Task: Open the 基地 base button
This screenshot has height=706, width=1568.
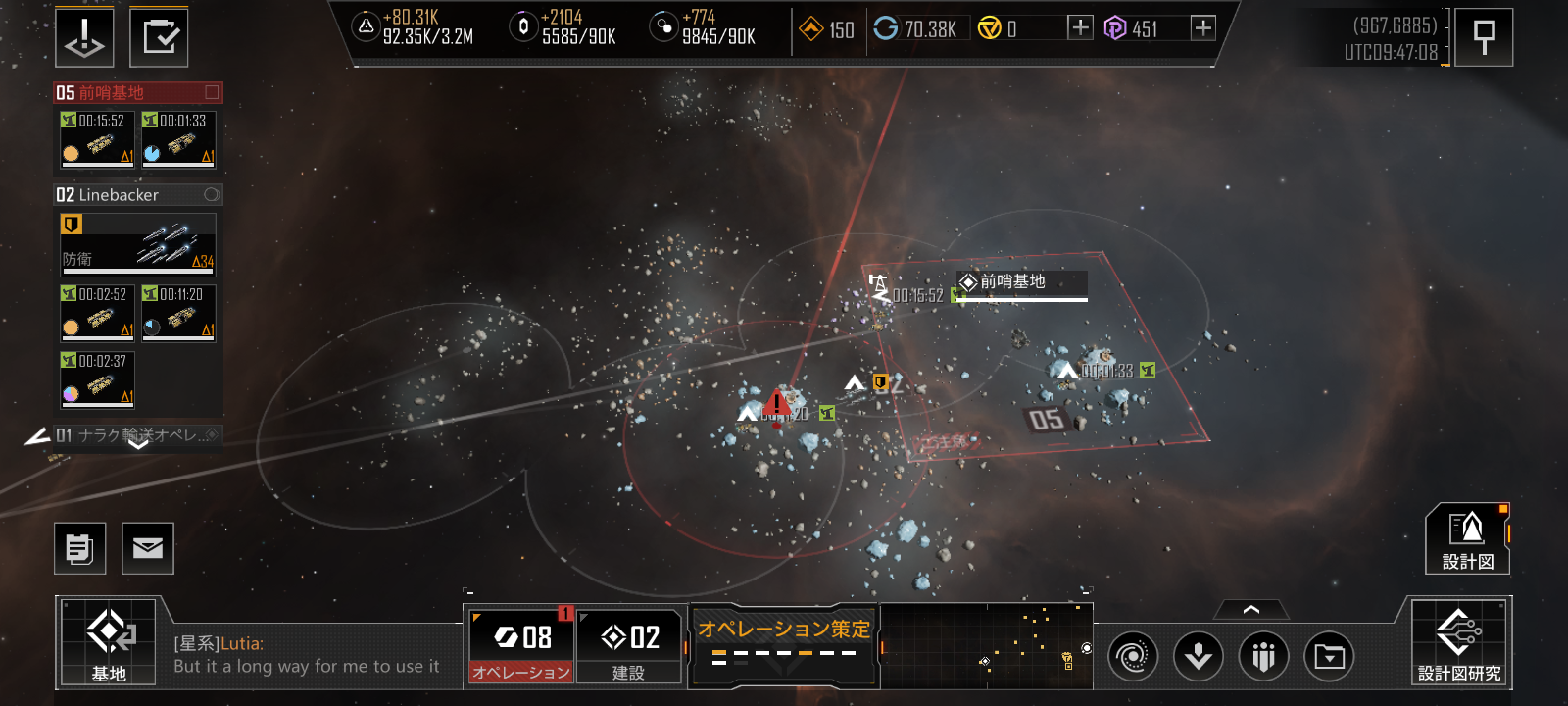Action: tap(108, 641)
